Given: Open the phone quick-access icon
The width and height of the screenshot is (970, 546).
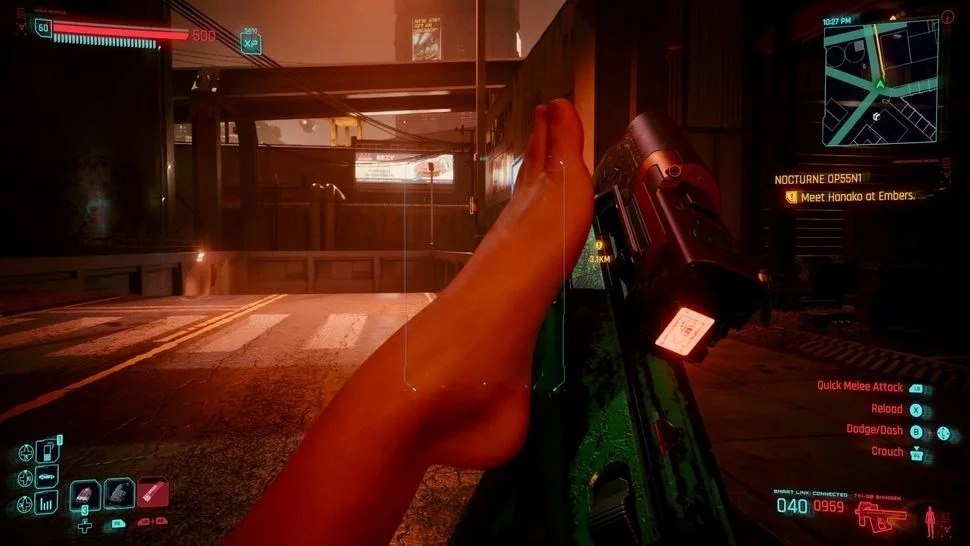Looking at the screenshot, I should click(x=47, y=453).
